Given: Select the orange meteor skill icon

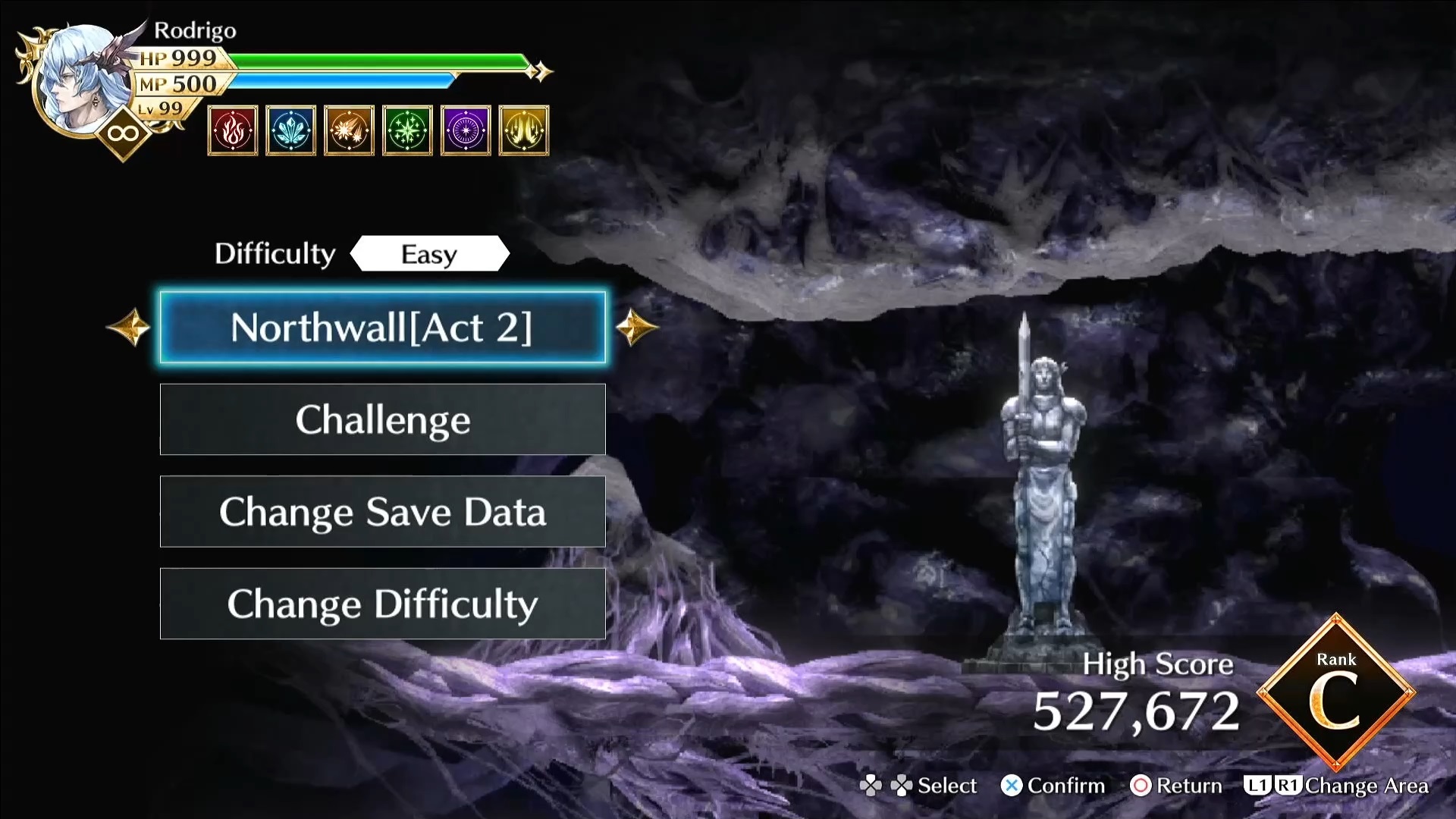Looking at the screenshot, I should click(x=349, y=130).
